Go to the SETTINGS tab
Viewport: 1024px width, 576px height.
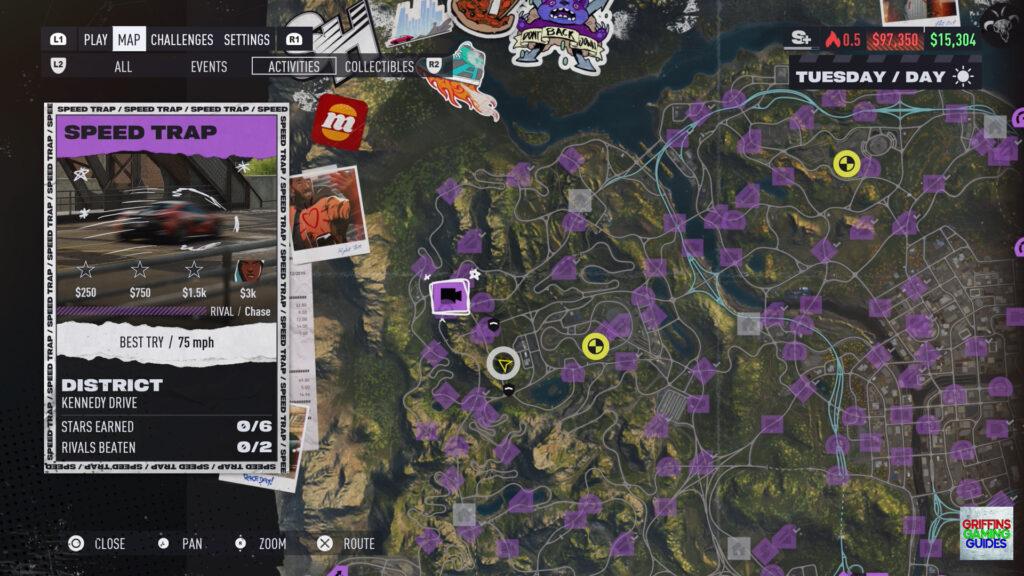pos(246,40)
